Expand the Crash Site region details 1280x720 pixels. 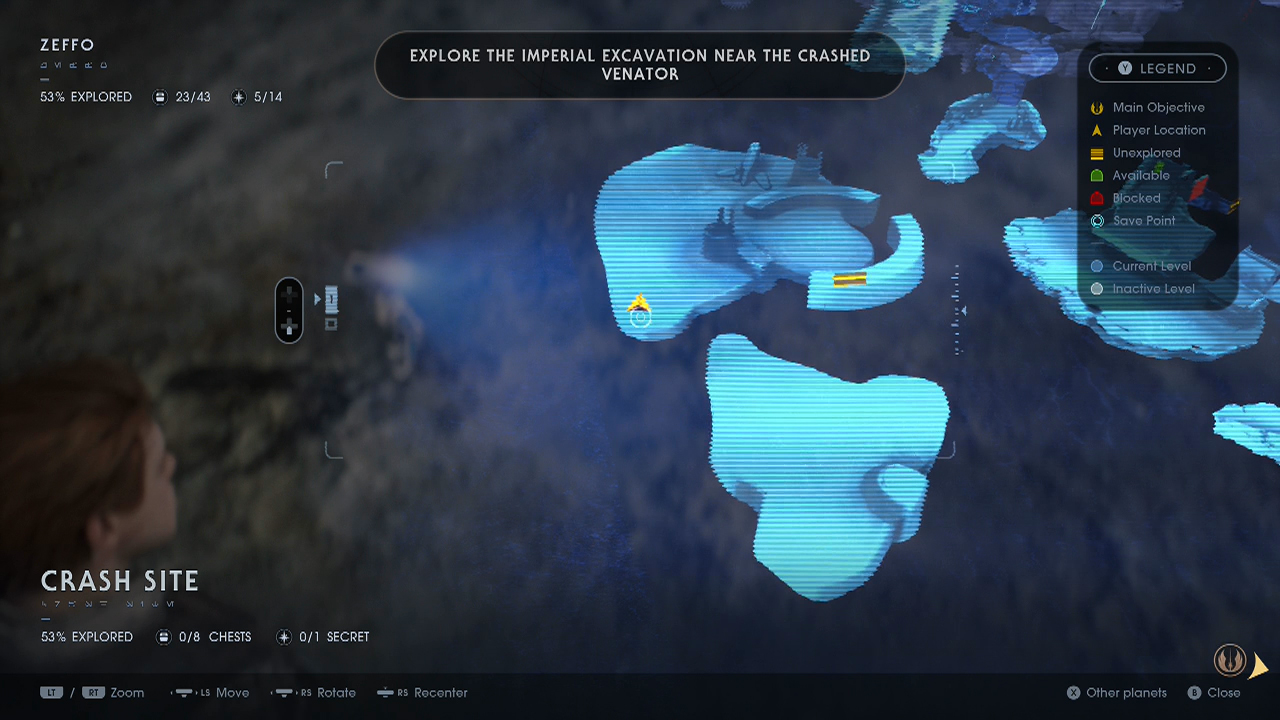[118, 580]
